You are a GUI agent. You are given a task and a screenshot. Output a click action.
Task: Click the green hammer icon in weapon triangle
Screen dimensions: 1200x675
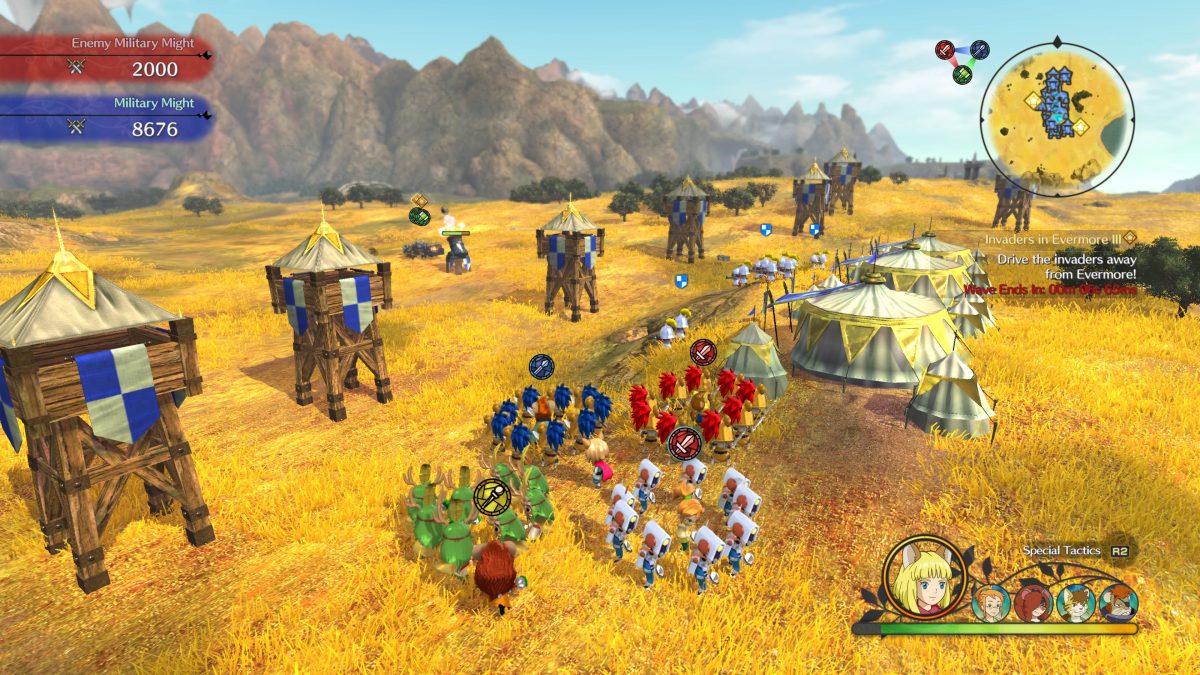point(962,75)
